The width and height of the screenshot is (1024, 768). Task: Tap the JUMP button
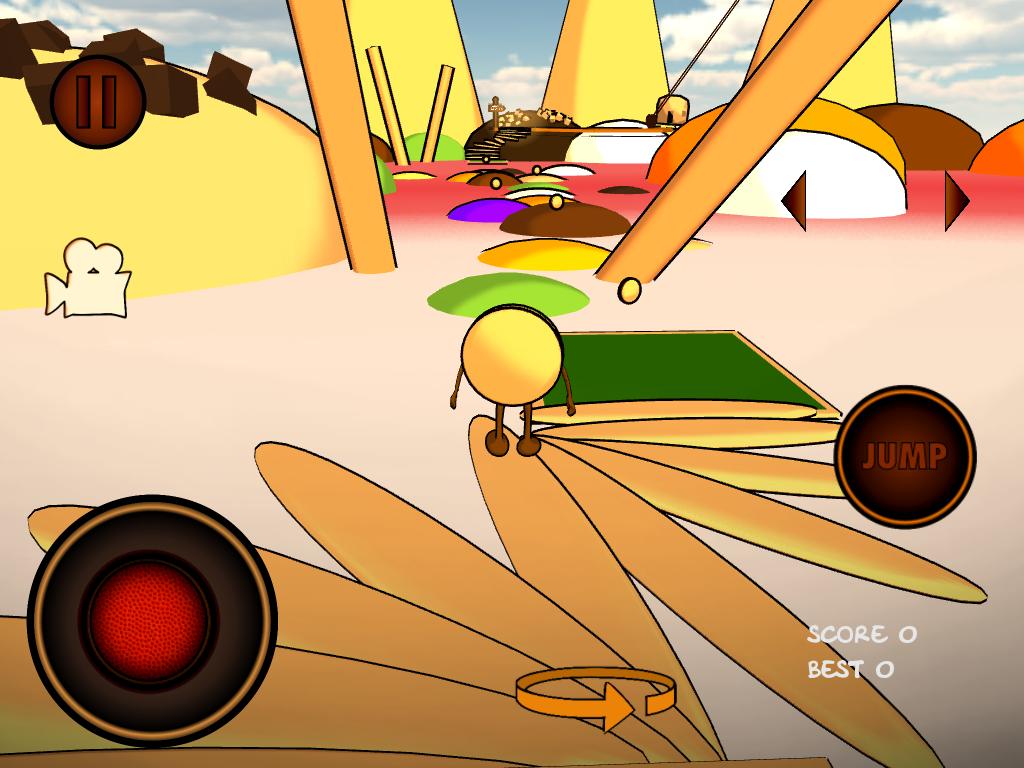(x=904, y=456)
